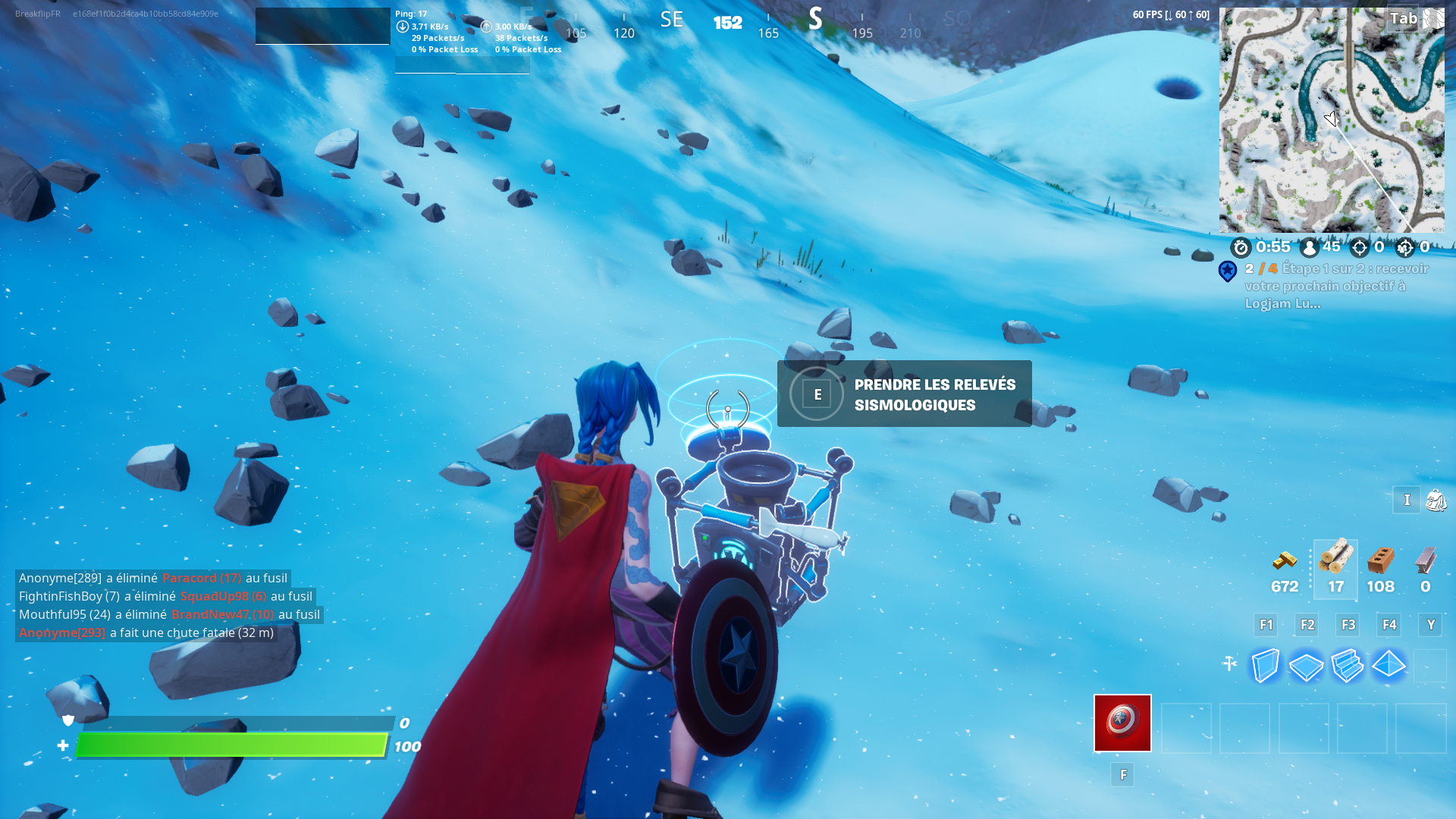
Task: Open the backpack inventory icon
Action: (1436, 500)
